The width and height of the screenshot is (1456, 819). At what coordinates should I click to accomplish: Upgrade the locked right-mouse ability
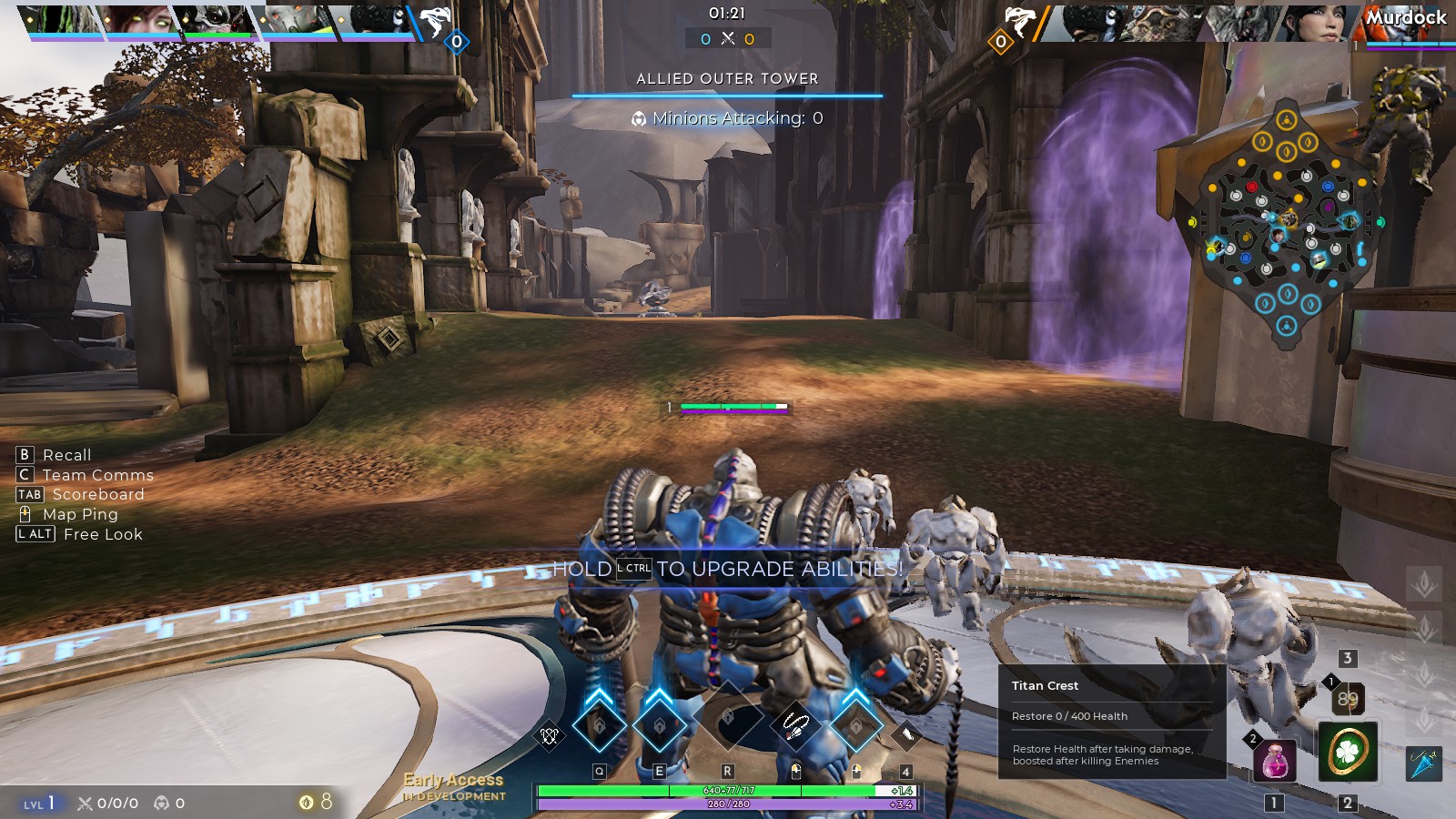(x=855, y=725)
